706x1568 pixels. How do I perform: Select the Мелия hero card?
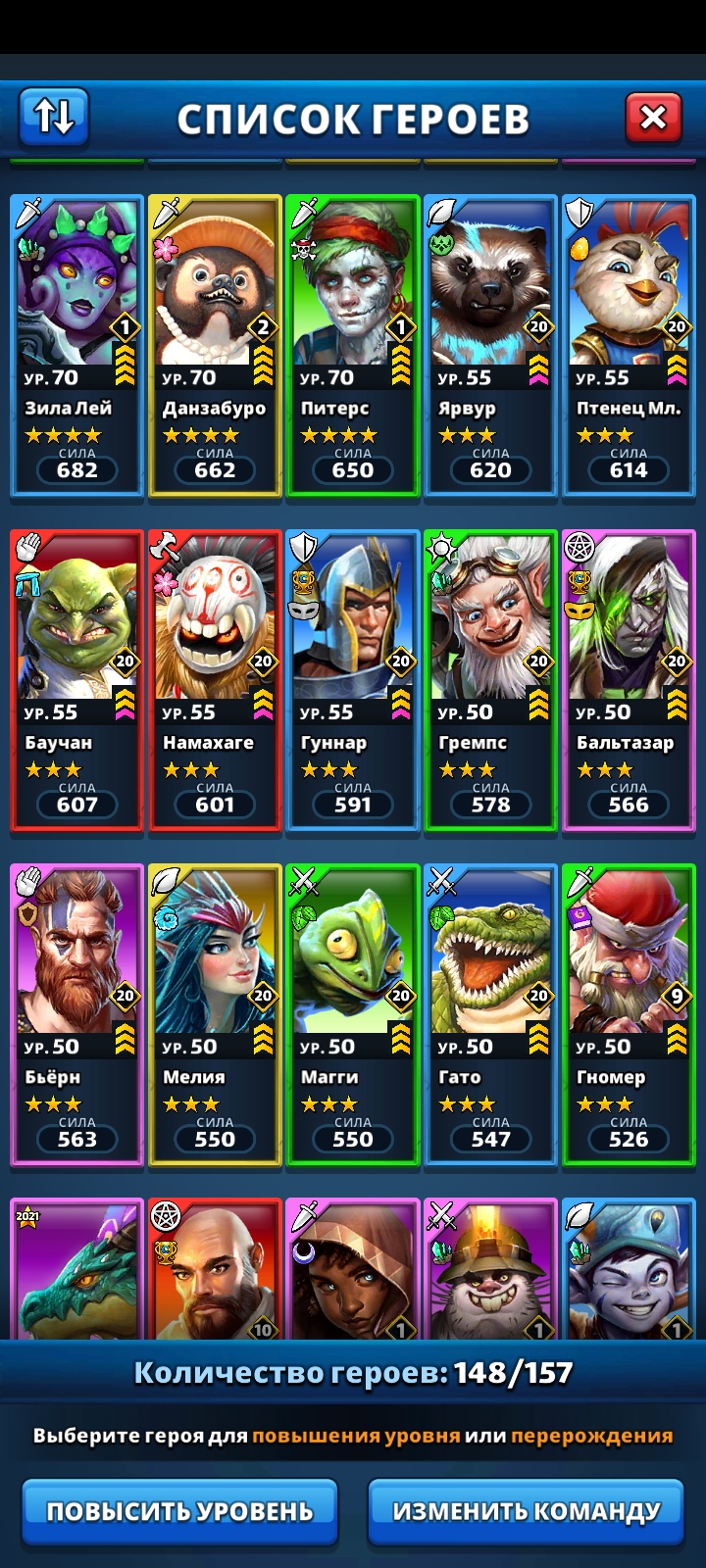pos(215,1014)
